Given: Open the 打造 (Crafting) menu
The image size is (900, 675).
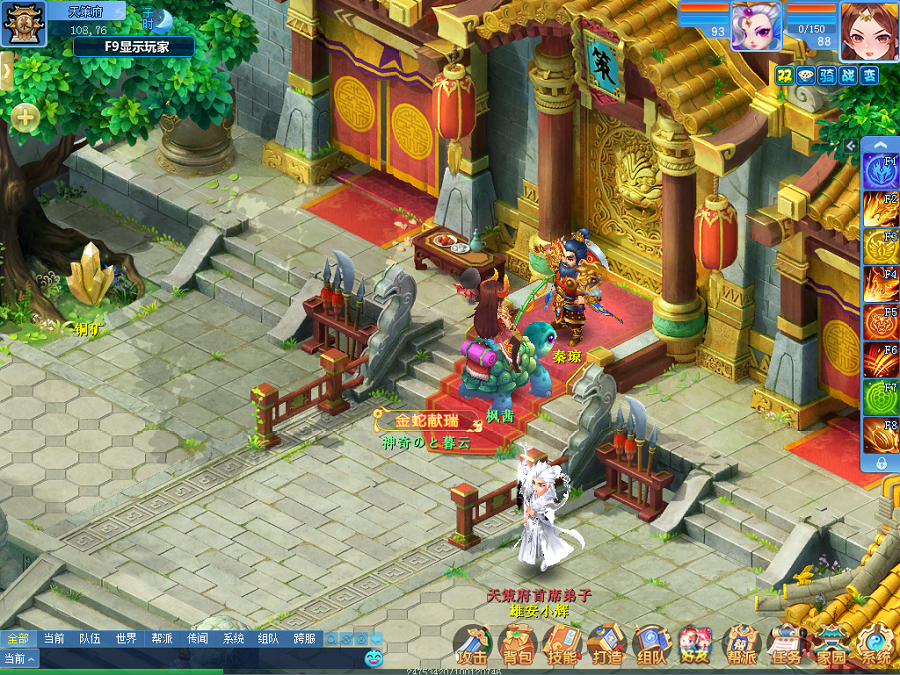Looking at the screenshot, I should 607,645.
